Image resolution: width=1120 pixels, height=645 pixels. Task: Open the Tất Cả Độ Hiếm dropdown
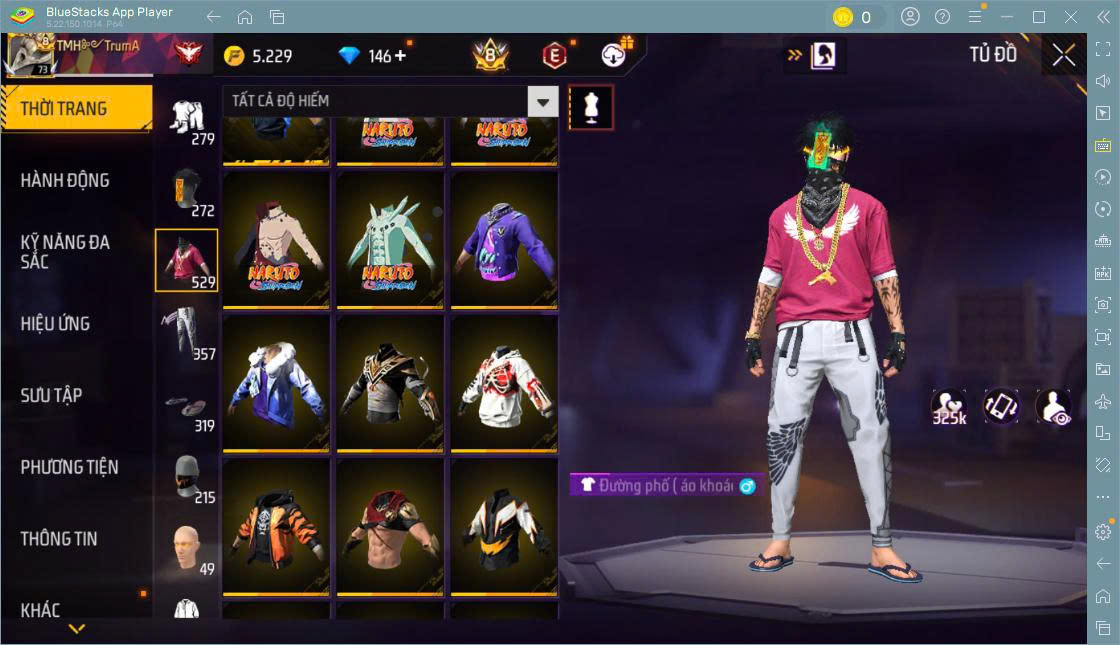pos(542,101)
